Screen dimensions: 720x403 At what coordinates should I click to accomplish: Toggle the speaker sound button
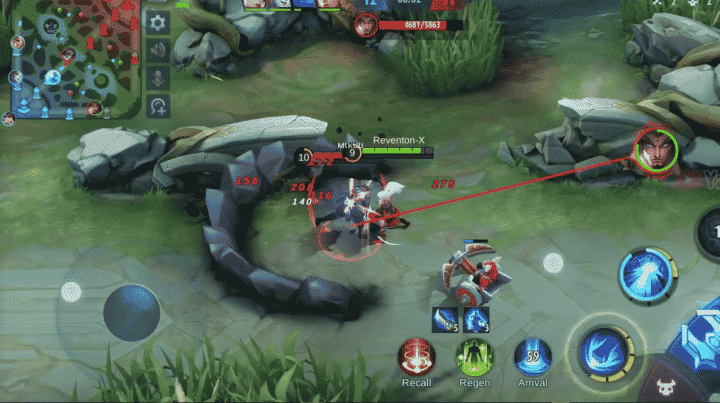[x=158, y=50]
